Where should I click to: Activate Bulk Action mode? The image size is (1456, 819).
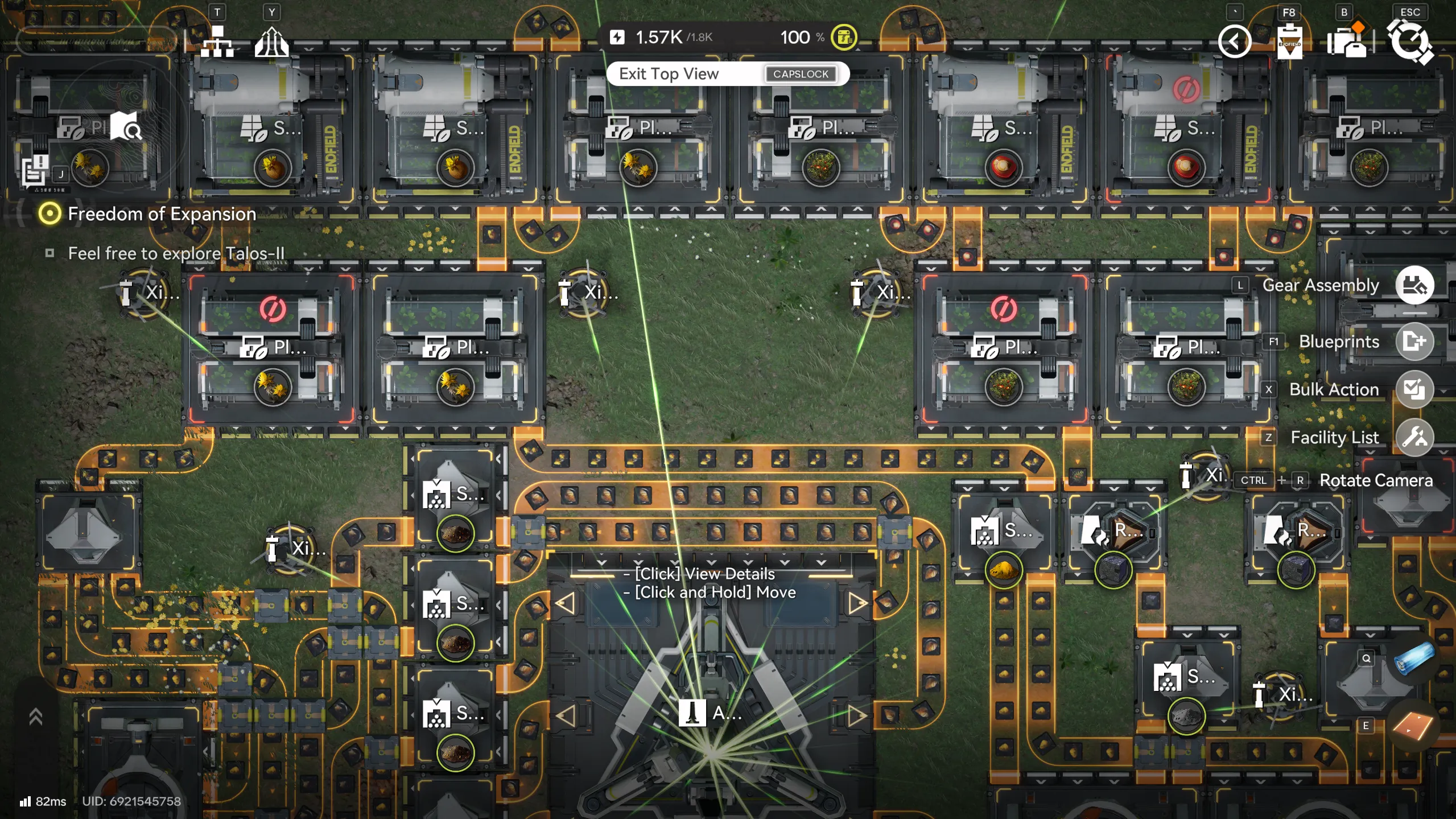click(1416, 389)
